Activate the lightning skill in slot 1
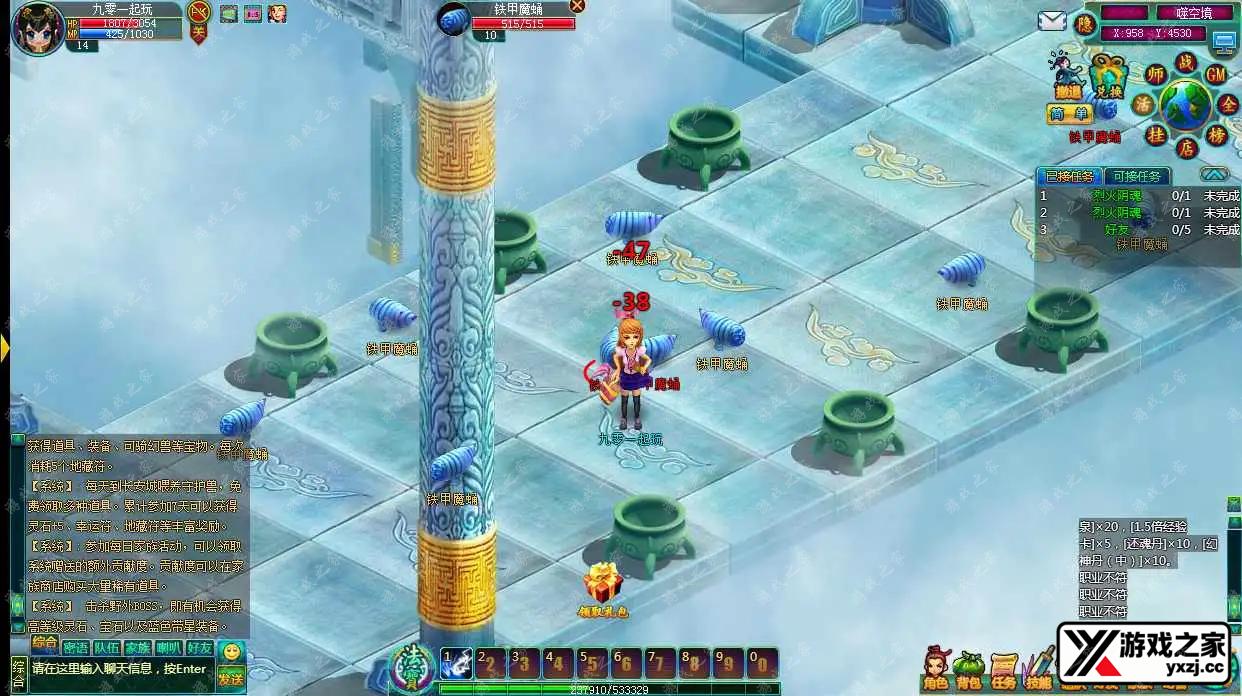 click(x=456, y=662)
